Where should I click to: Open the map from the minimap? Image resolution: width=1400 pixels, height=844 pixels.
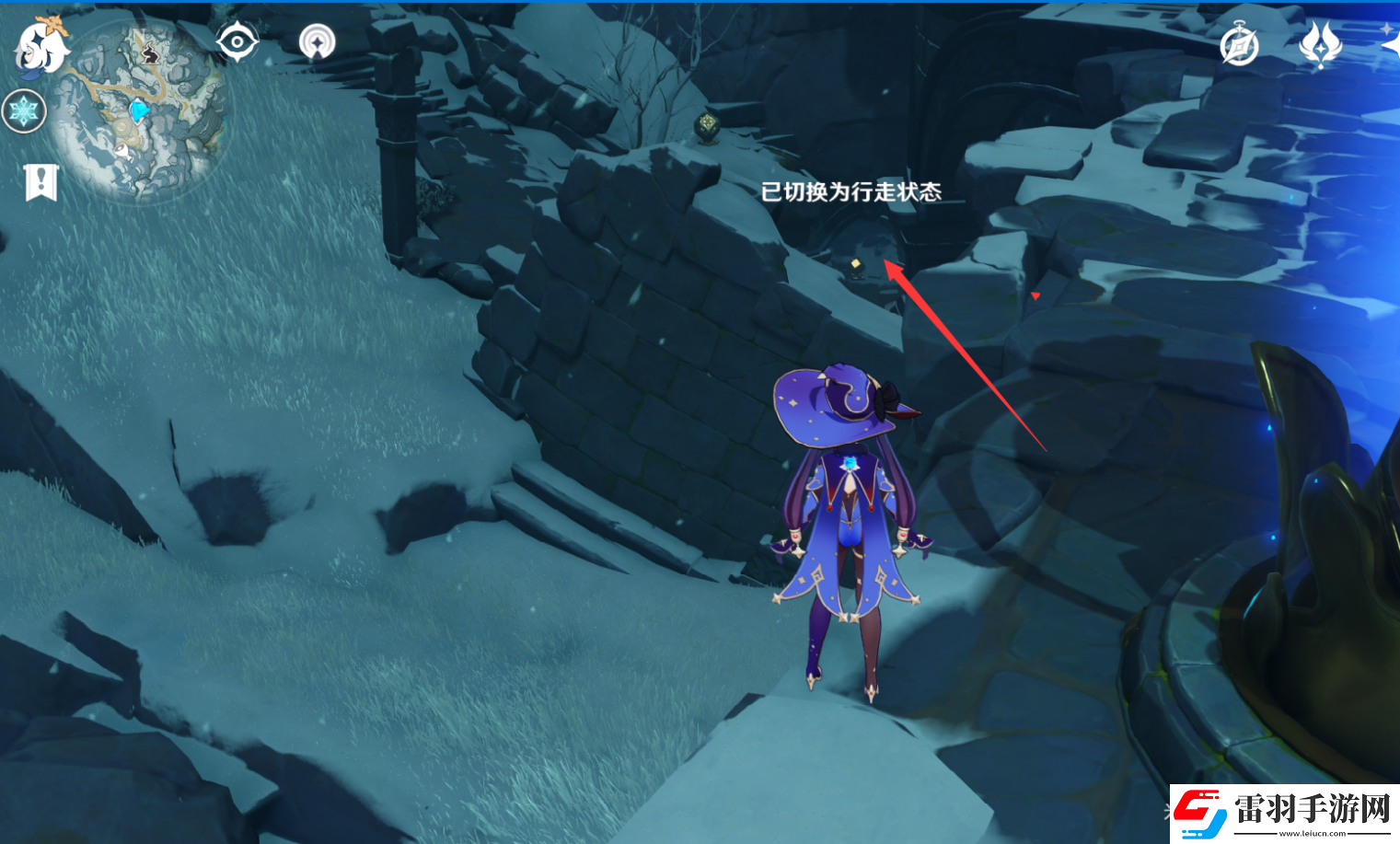[x=138, y=110]
